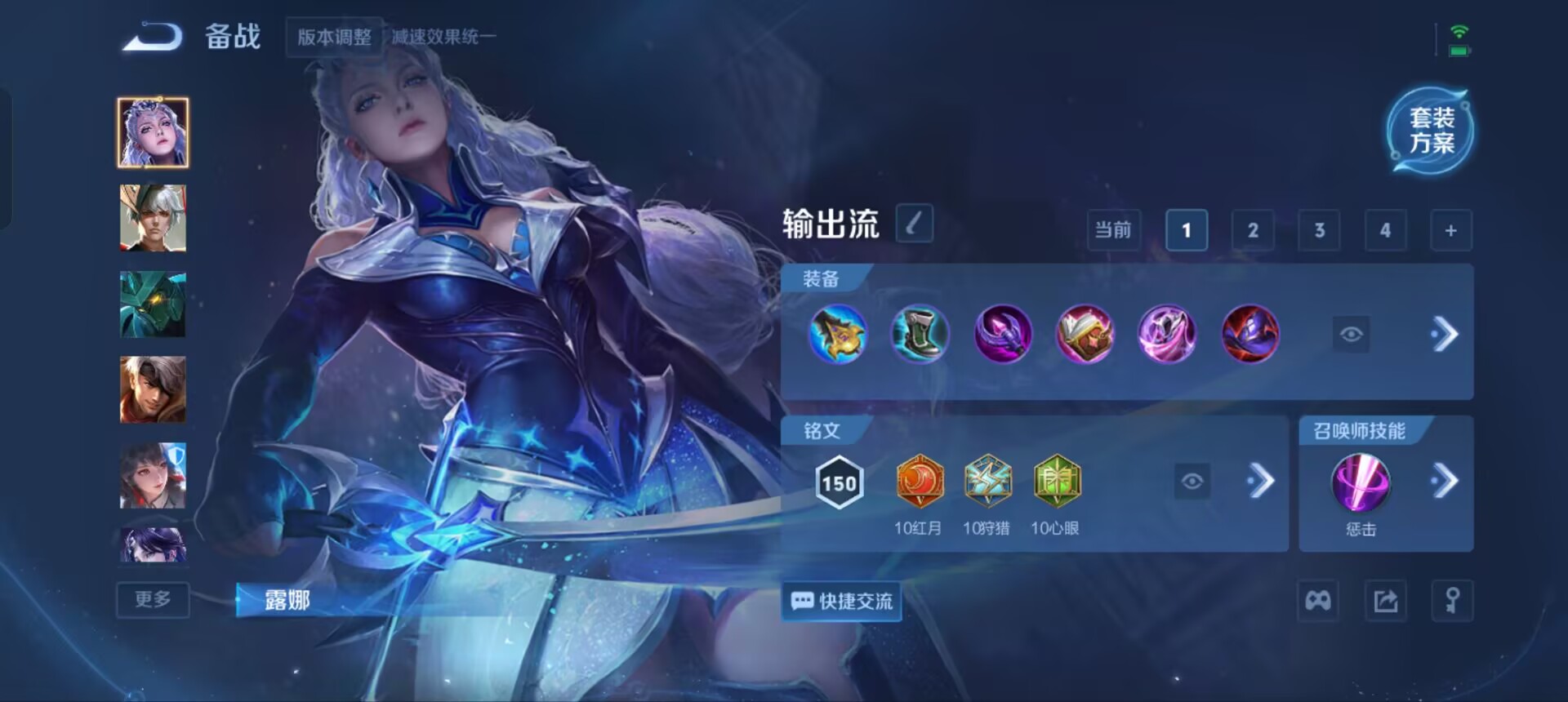Select the top Luna hero portrait thumbnail
The image size is (1568, 702).
point(153,131)
